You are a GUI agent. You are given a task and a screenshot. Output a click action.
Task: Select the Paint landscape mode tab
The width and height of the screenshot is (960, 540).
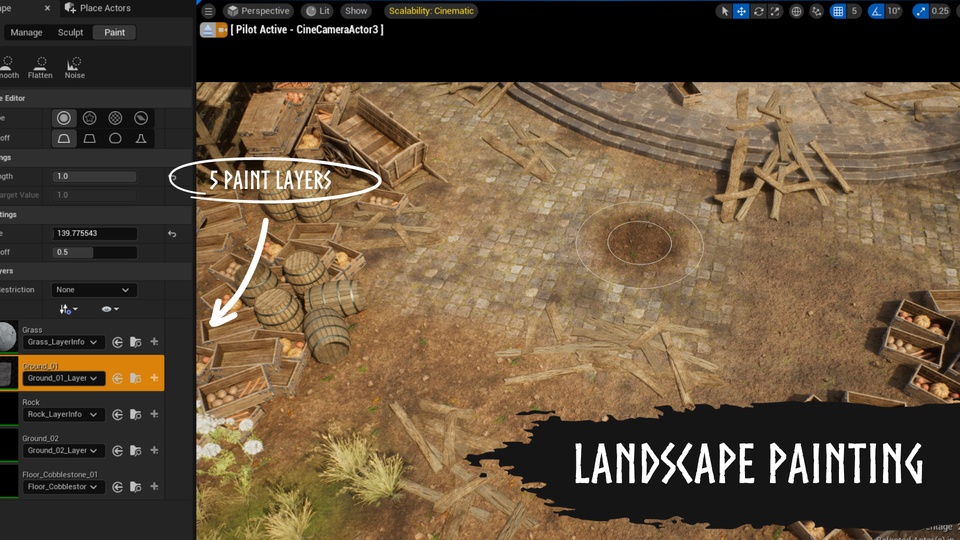115,32
